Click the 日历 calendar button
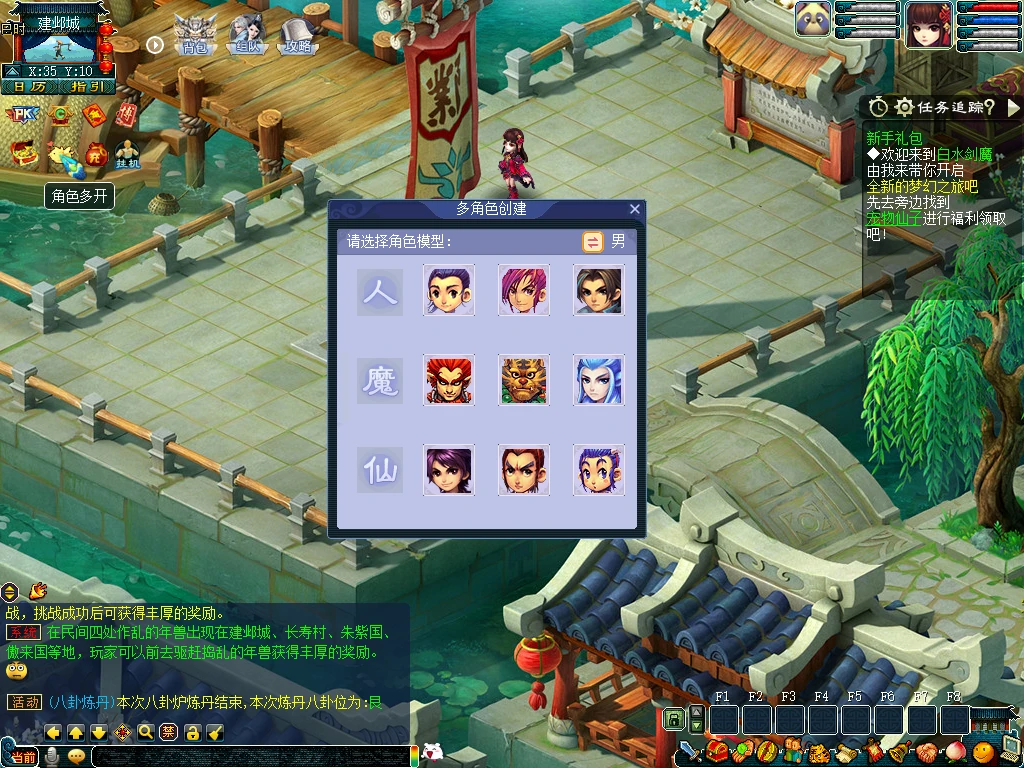This screenshot has height=768, width=1024. [x=29, y=87]
